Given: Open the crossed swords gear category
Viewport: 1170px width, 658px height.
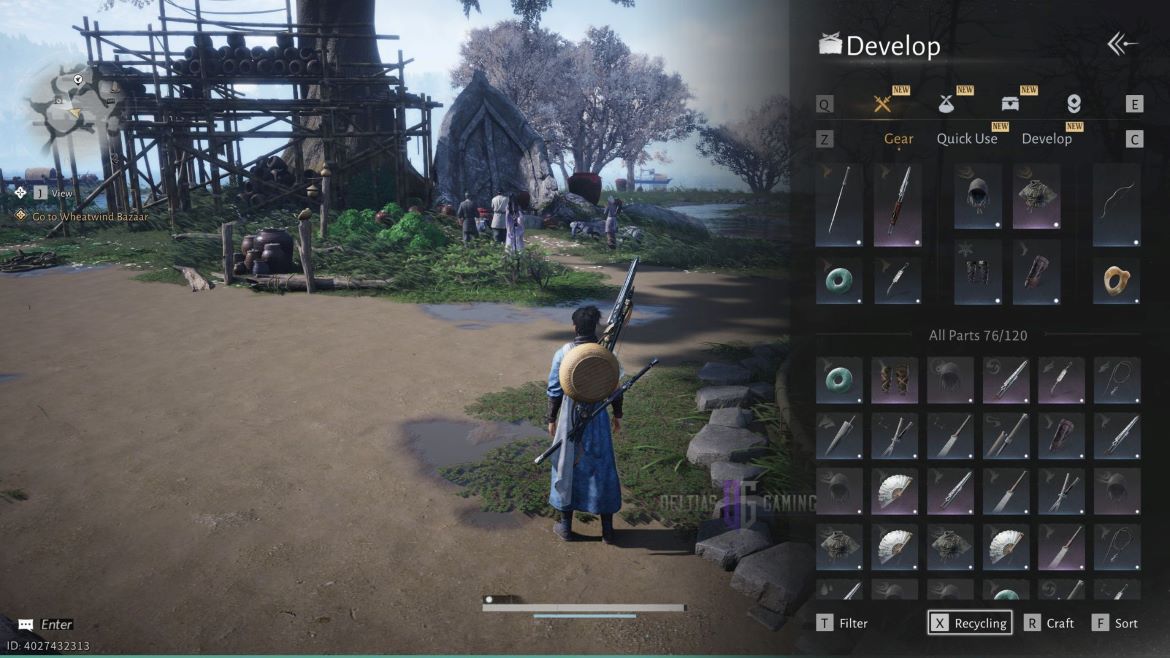Looking at the screenshot, I should (882, 104).
